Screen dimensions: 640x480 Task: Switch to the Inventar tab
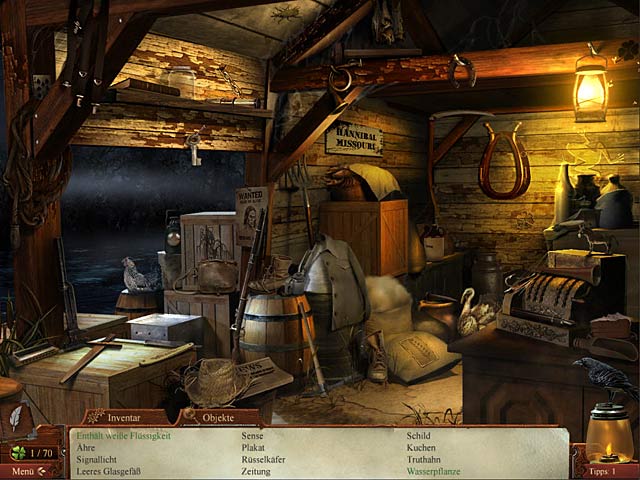[x=125, y=417]
